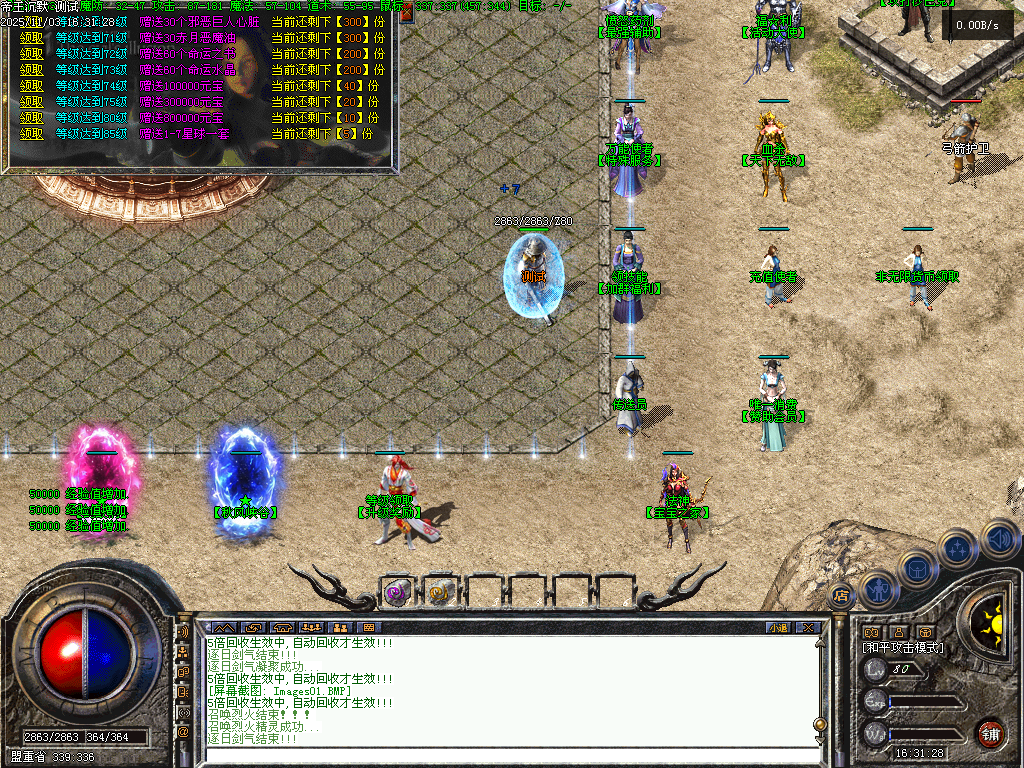Use the purple scroll in the belt
This screenshot has width=1024, height=768.
pos(397,592)
